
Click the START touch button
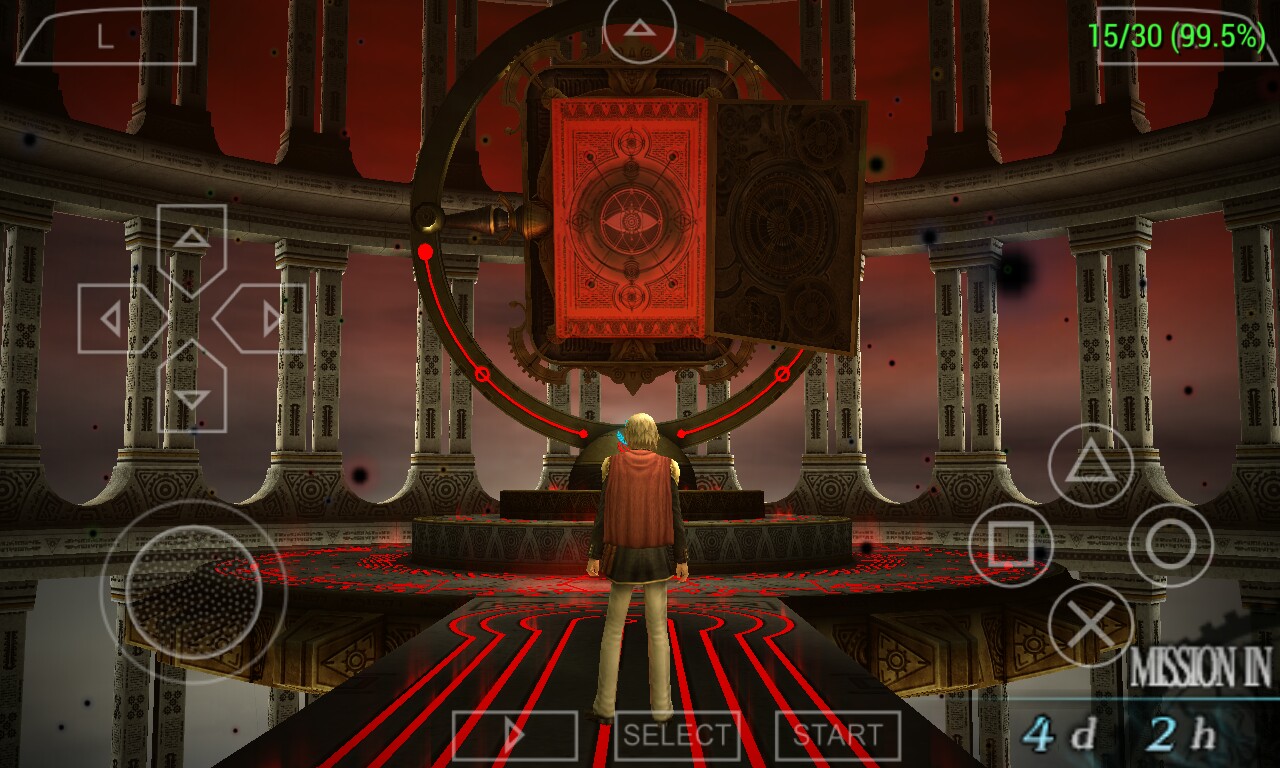tap(837, 736)
